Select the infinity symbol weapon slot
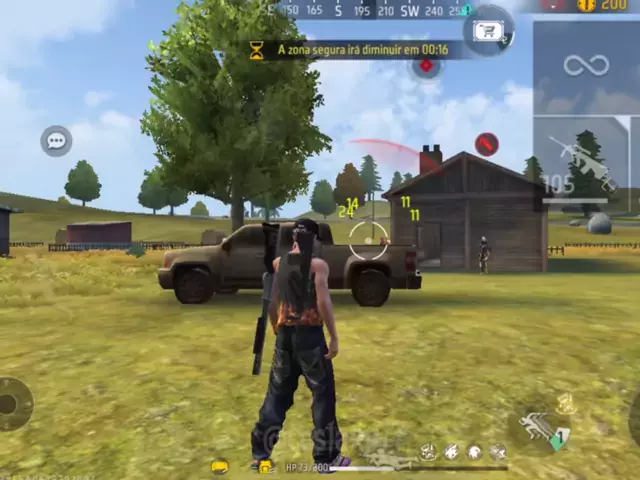Screen dimensions: 640x480 point(586,66)
